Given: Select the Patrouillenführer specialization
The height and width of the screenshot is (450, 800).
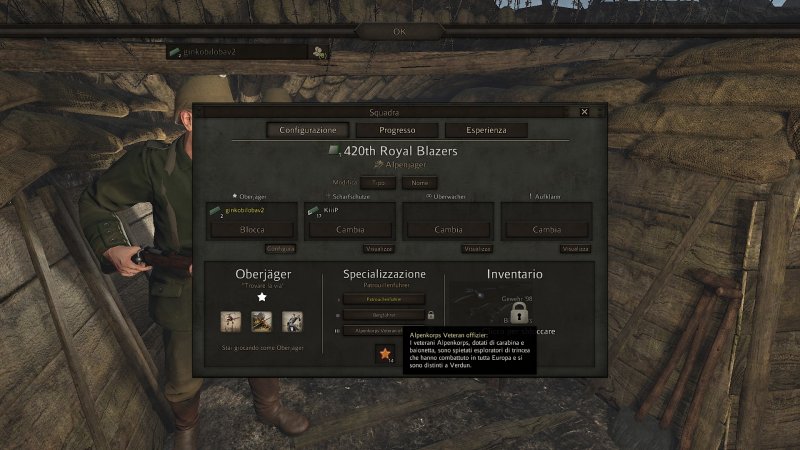Looking at the screenshot, I should [383, 299].
